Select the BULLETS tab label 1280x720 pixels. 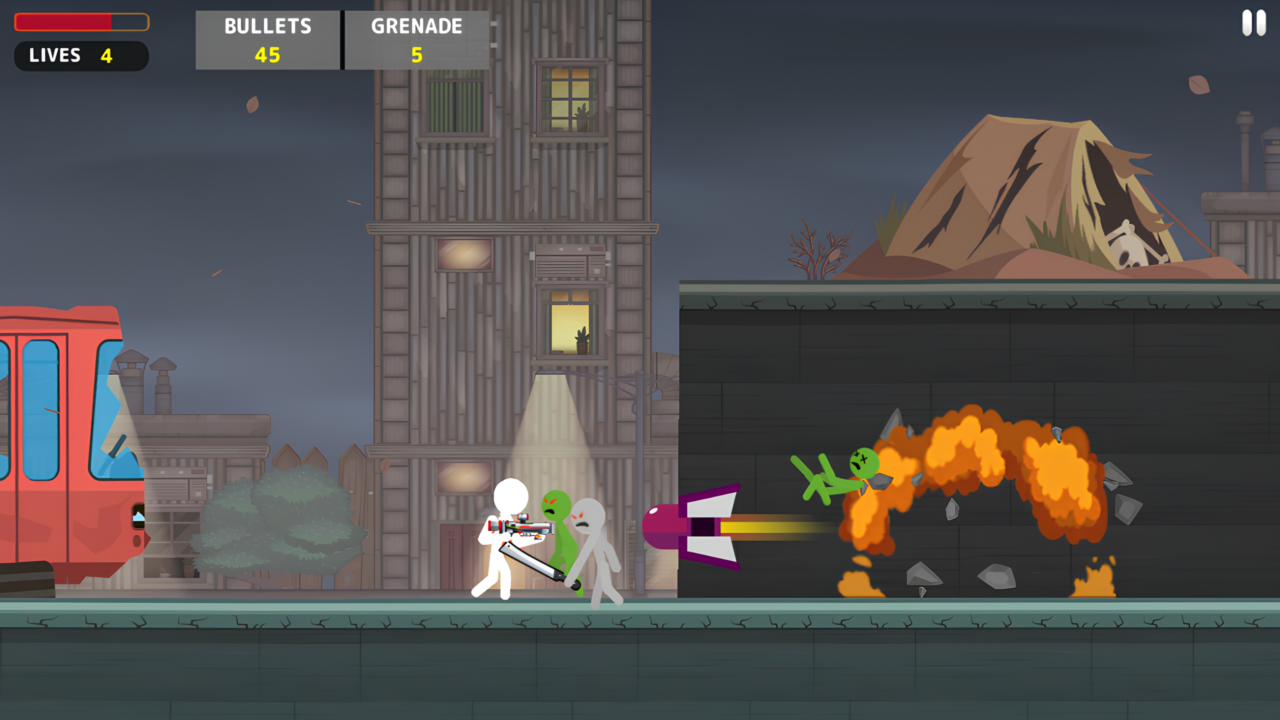click(x=267, y=26)
